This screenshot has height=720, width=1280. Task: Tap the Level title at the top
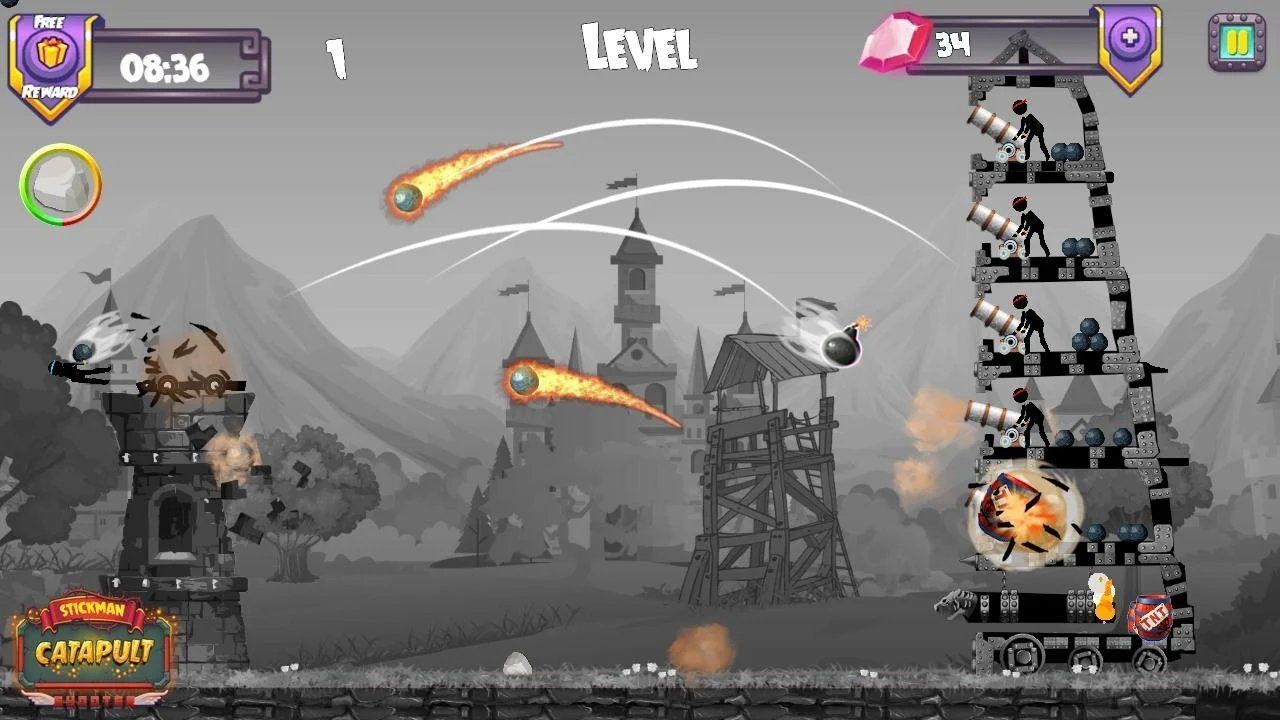tap(638, 44)
